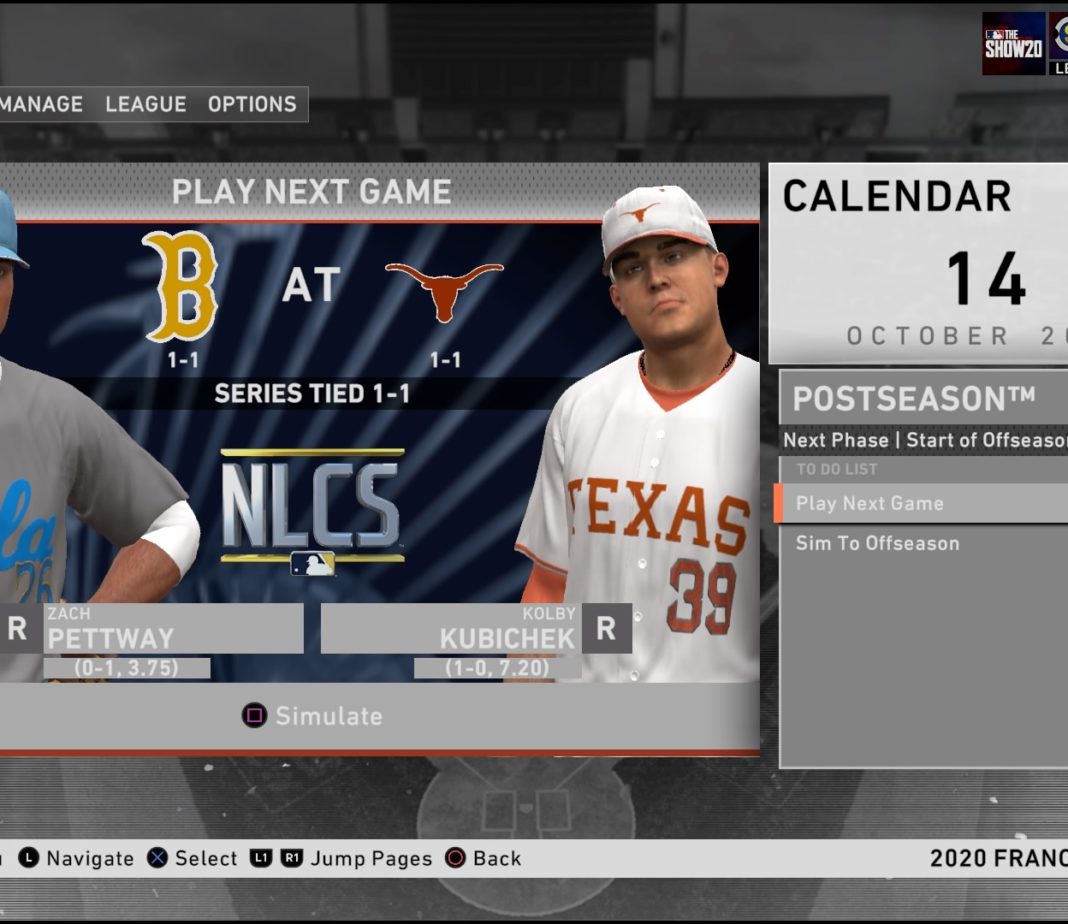Select pitcher Zach Pettway's name card
The width and height of the screenshot is (1068, 924).
click(172, 629)
